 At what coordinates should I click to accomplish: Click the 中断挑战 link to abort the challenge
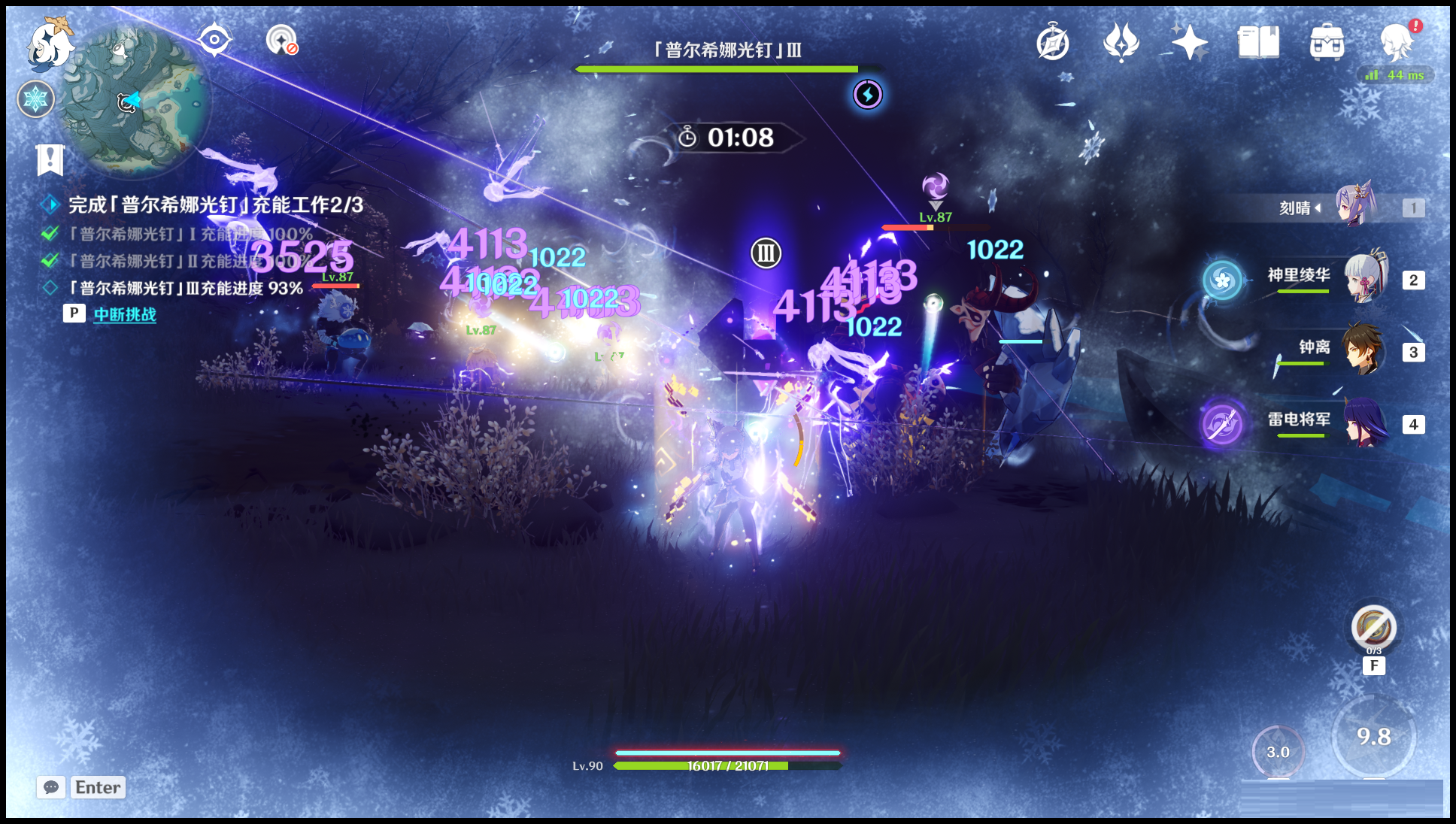point(125,314)
